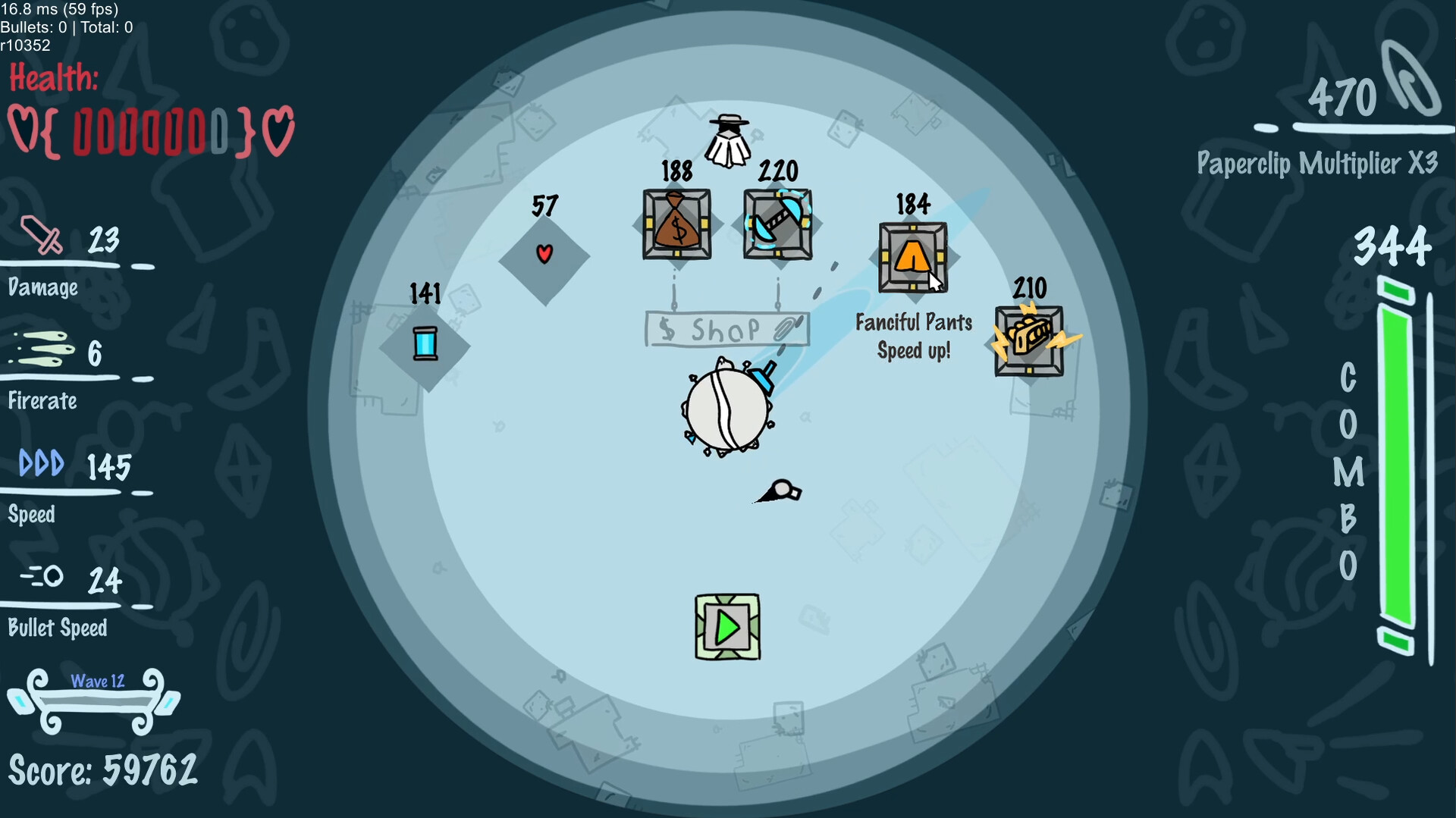Buy the pickaxe item costing 220
The image size is (1456, 818).
(x=777, y=224)
